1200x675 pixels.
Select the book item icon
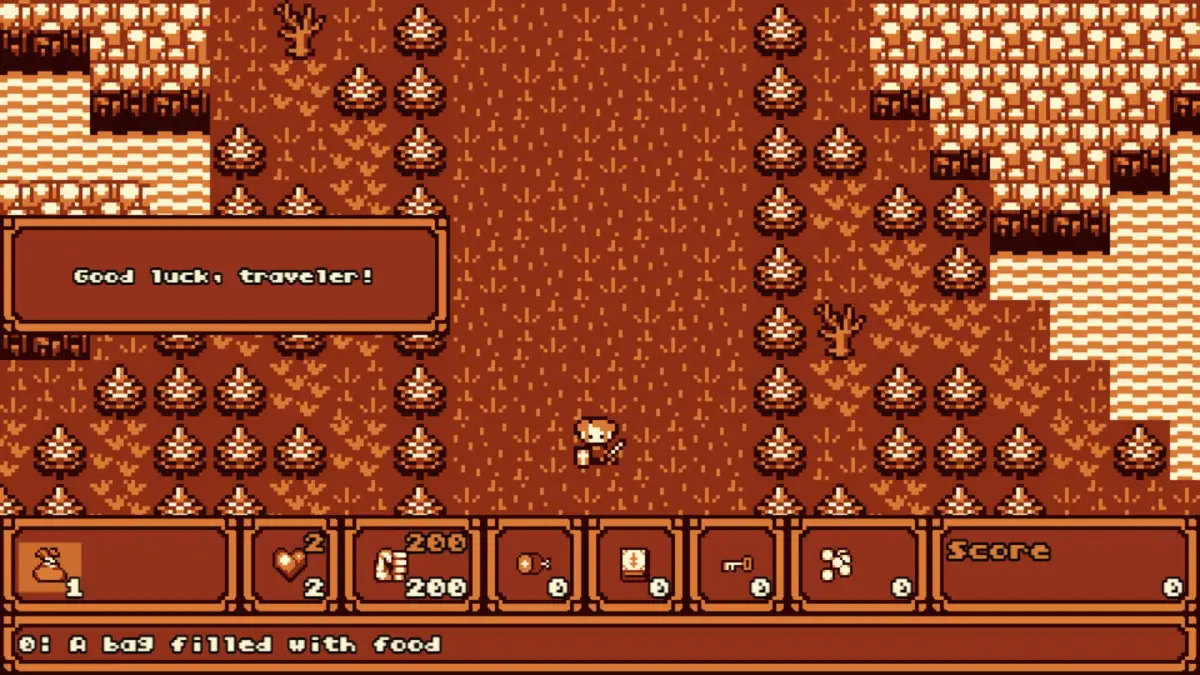coord(631,565)
